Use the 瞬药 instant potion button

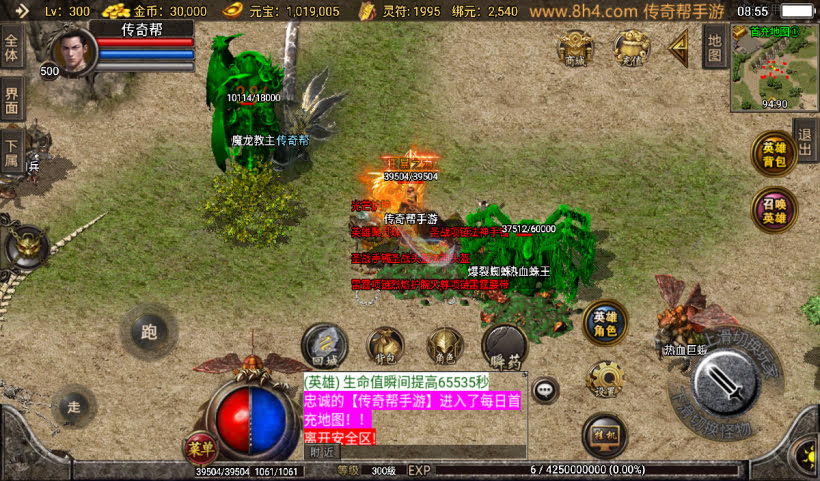pyautogui.click(x=503, y=347)
